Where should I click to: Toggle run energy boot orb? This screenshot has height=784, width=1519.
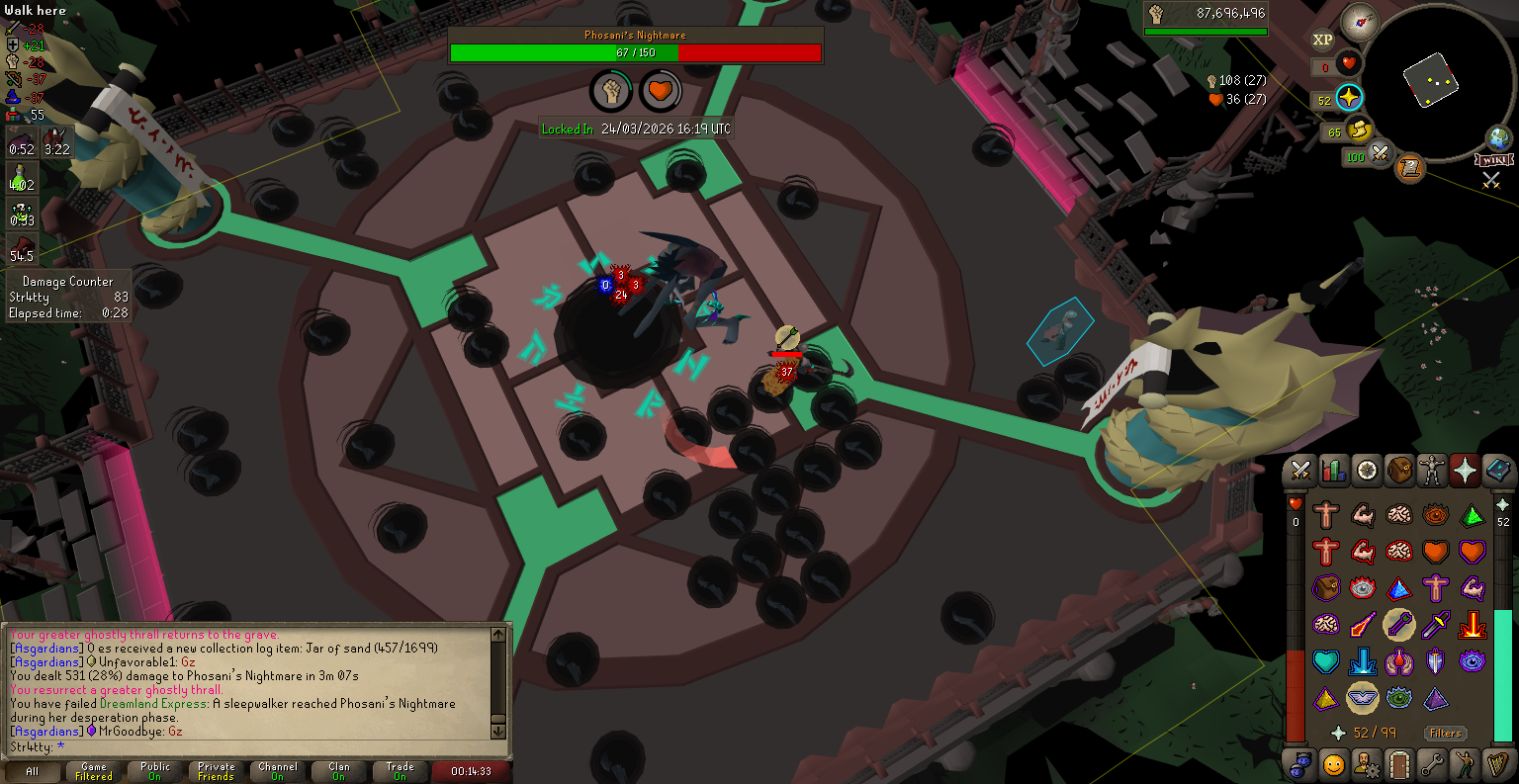pyautogui.click(x=1359, y=130)
